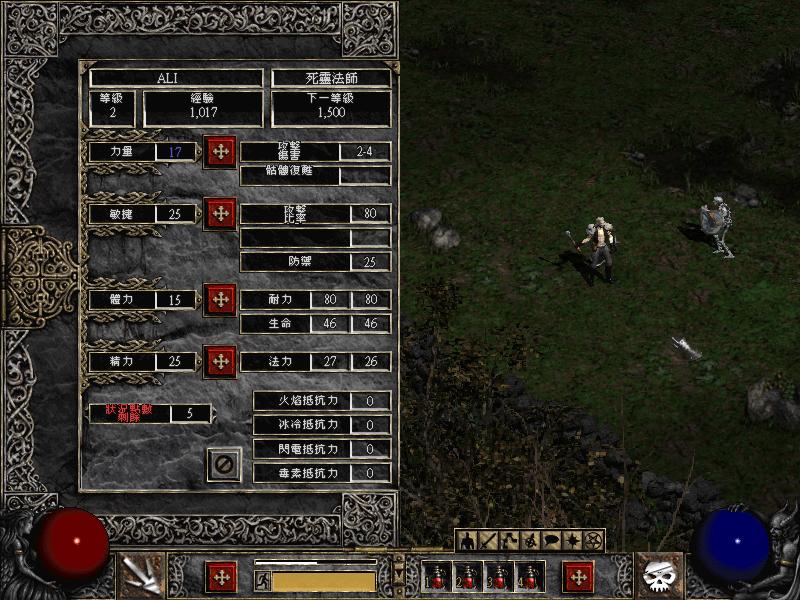
Task: Open inventory via the sword mini-panel icon
Action: tap(489, 541)
